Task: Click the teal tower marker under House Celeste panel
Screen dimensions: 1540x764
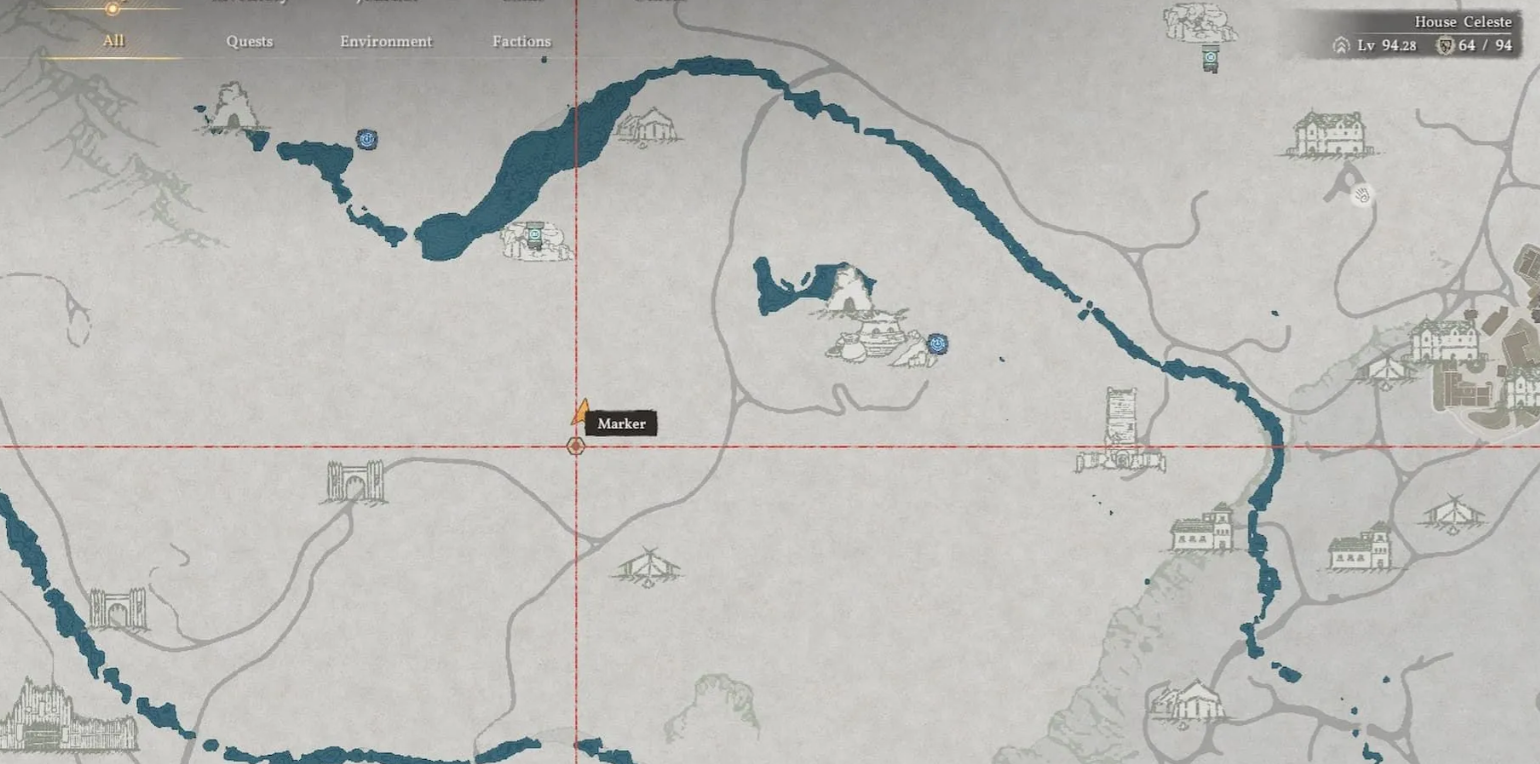Action: [x=1210, y=60]
